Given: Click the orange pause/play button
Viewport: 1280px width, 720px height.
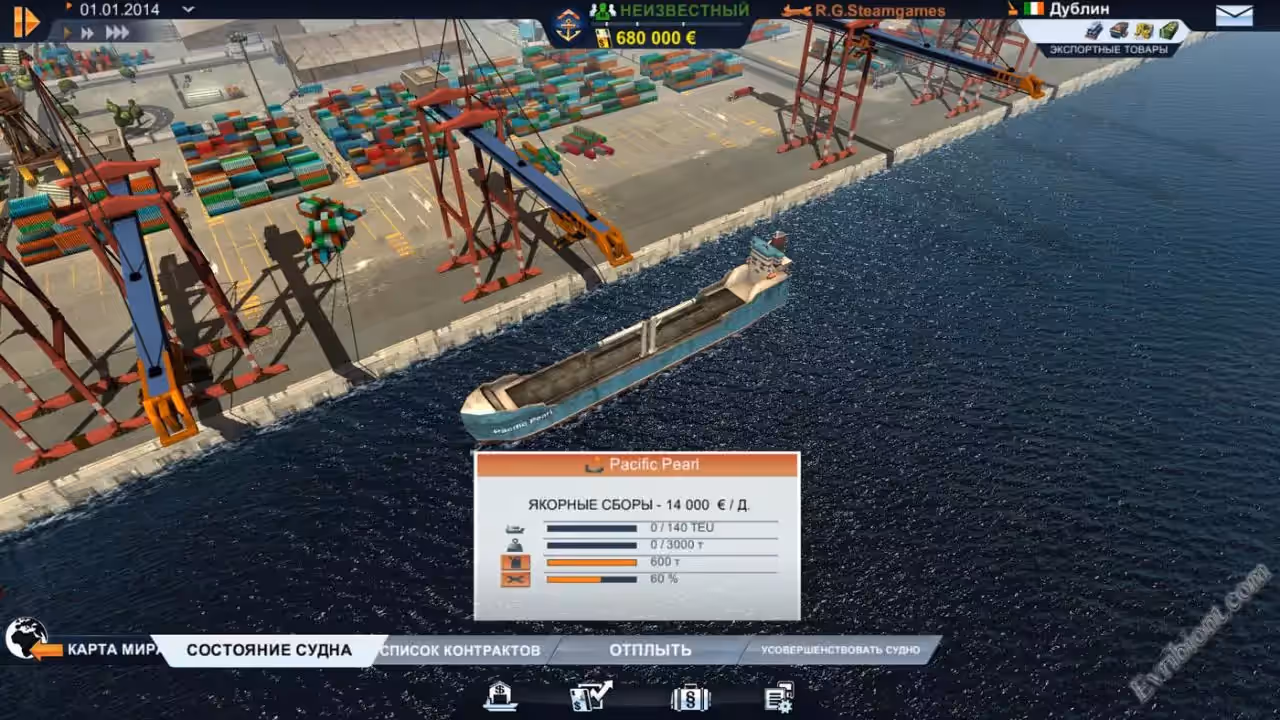Looking at the screenshot, I should [26, 21].
